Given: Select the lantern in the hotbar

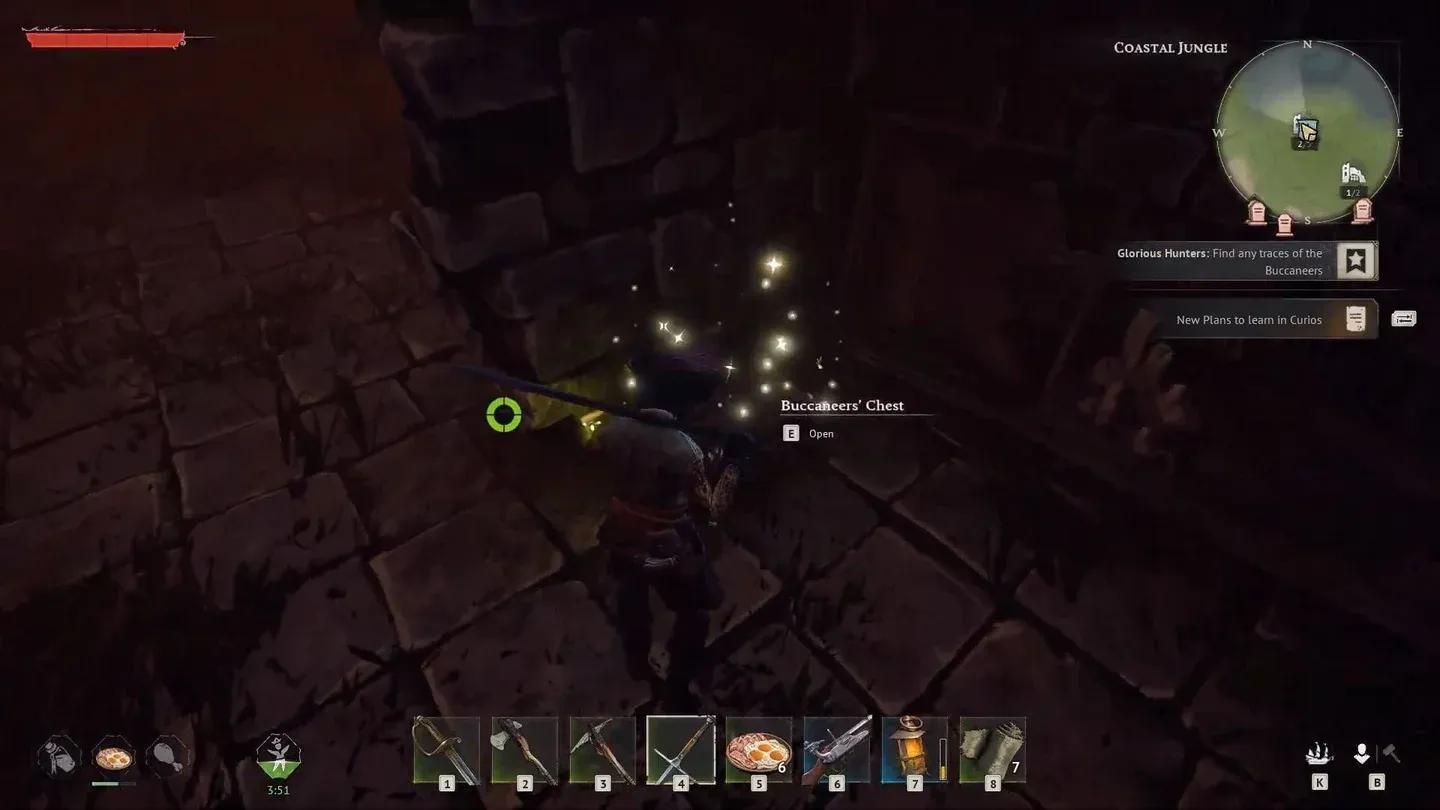Looking at the screenshot, I should tap(914, 749).
